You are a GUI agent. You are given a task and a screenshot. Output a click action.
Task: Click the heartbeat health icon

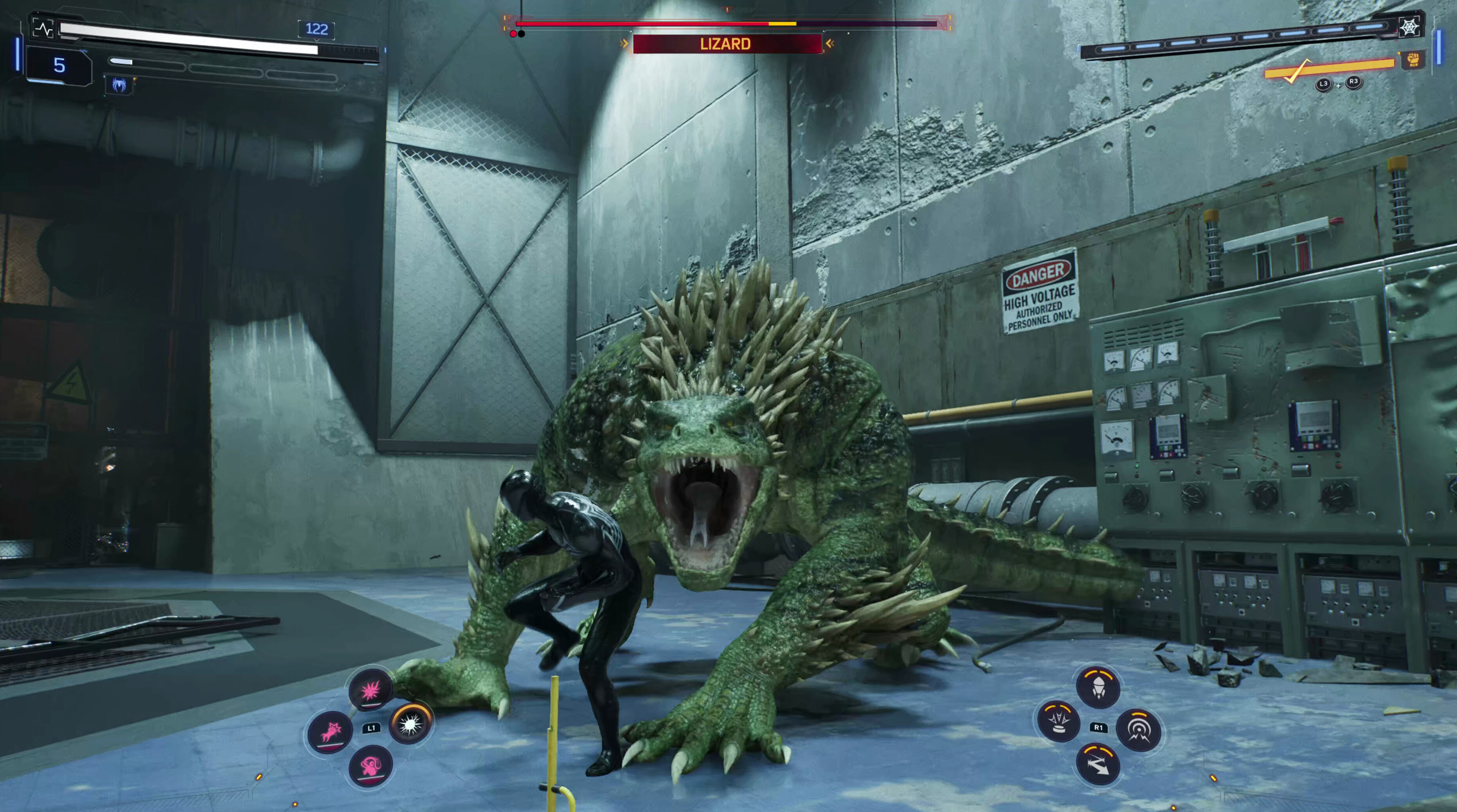pos(43,28)
